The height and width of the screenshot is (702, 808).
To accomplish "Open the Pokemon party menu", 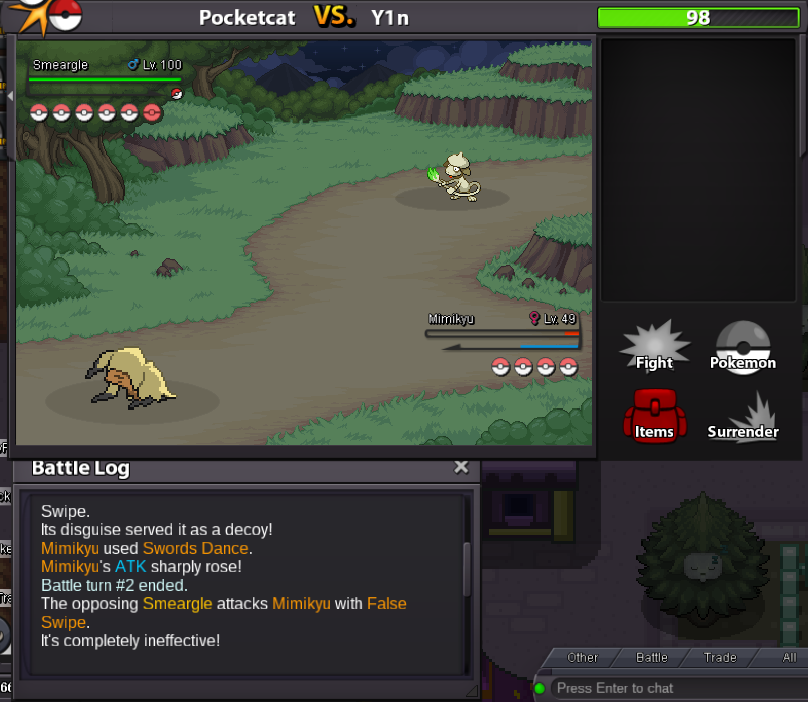I will [x=742, y=349].
